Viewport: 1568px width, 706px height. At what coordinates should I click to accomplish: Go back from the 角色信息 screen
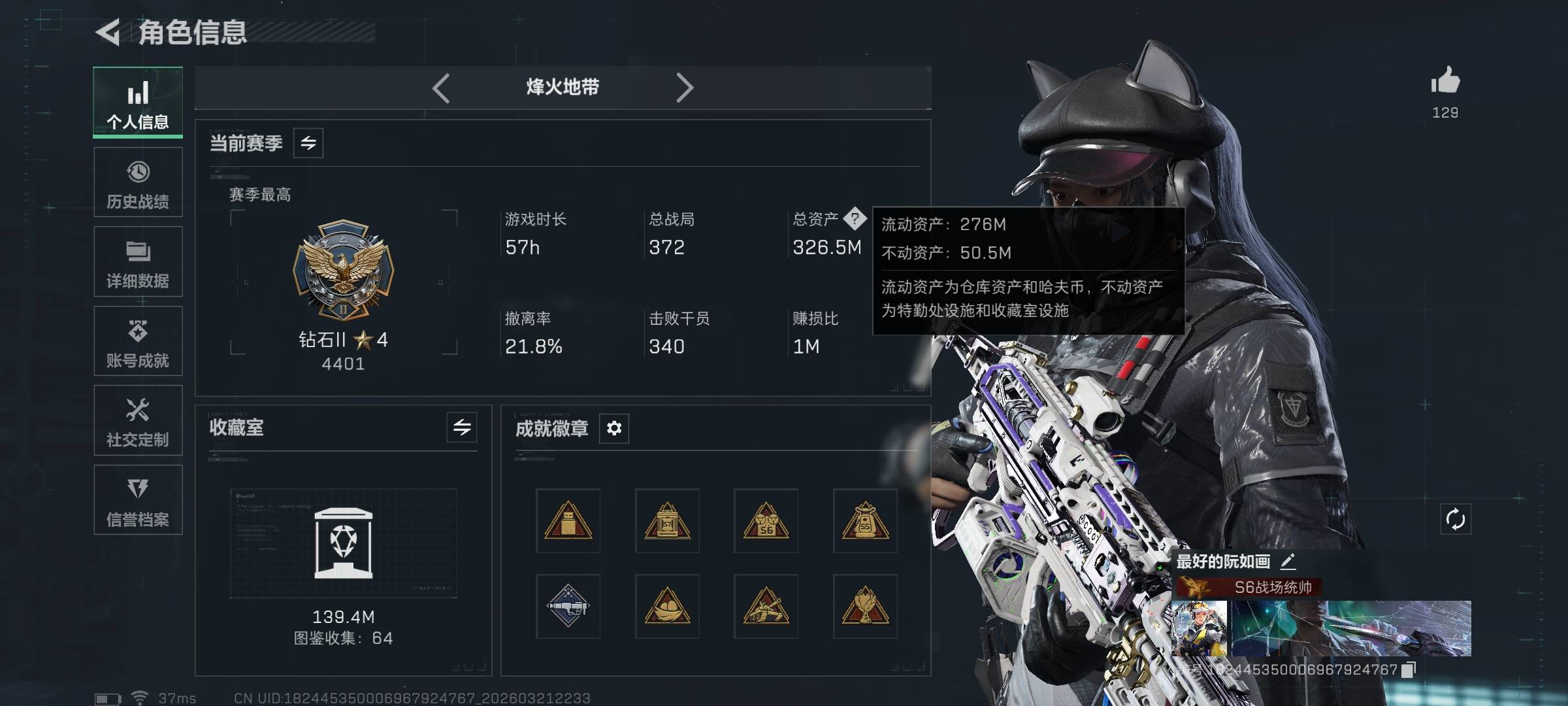[108, 32]
